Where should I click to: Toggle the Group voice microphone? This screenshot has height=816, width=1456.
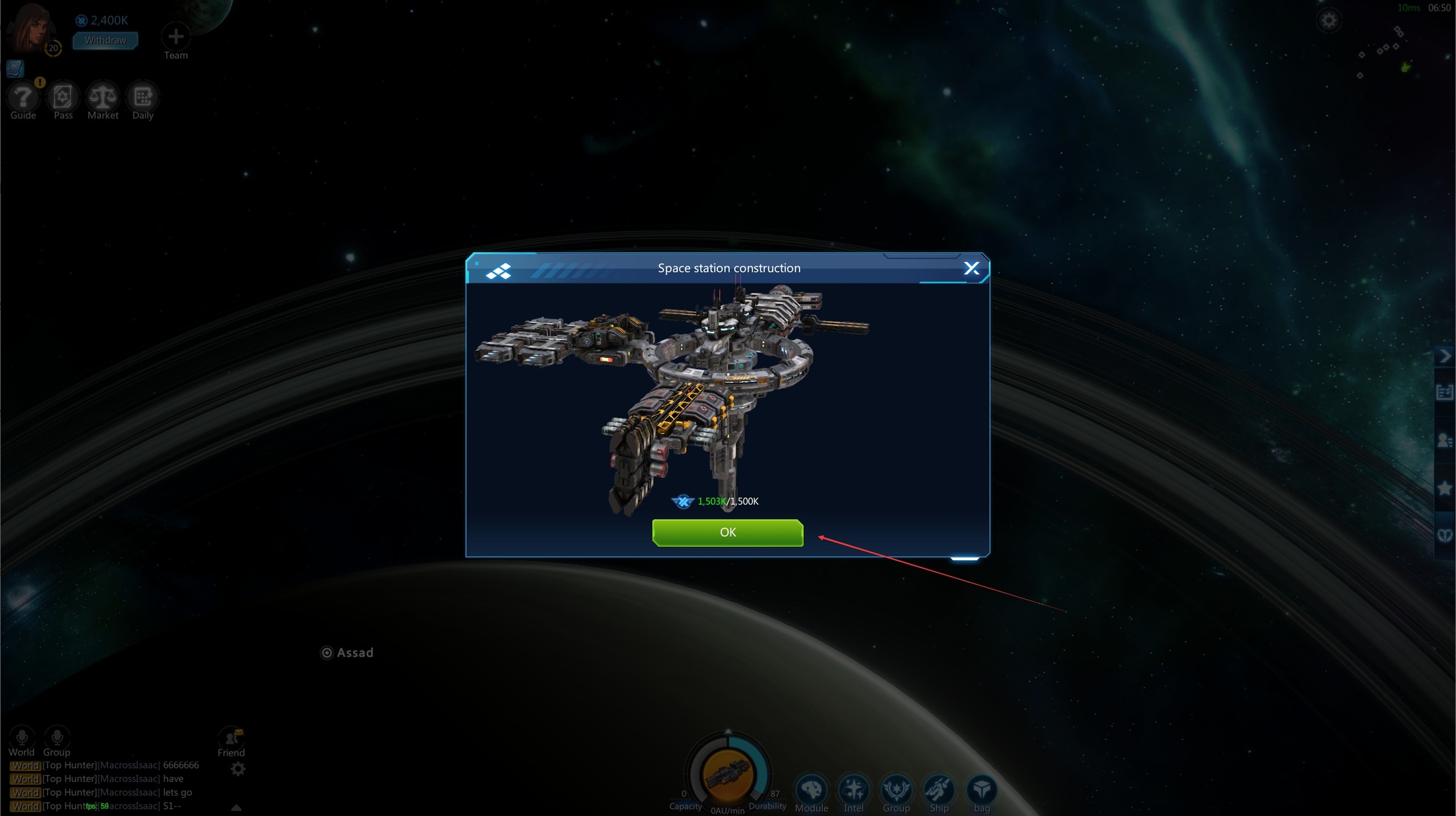(57, 737)
